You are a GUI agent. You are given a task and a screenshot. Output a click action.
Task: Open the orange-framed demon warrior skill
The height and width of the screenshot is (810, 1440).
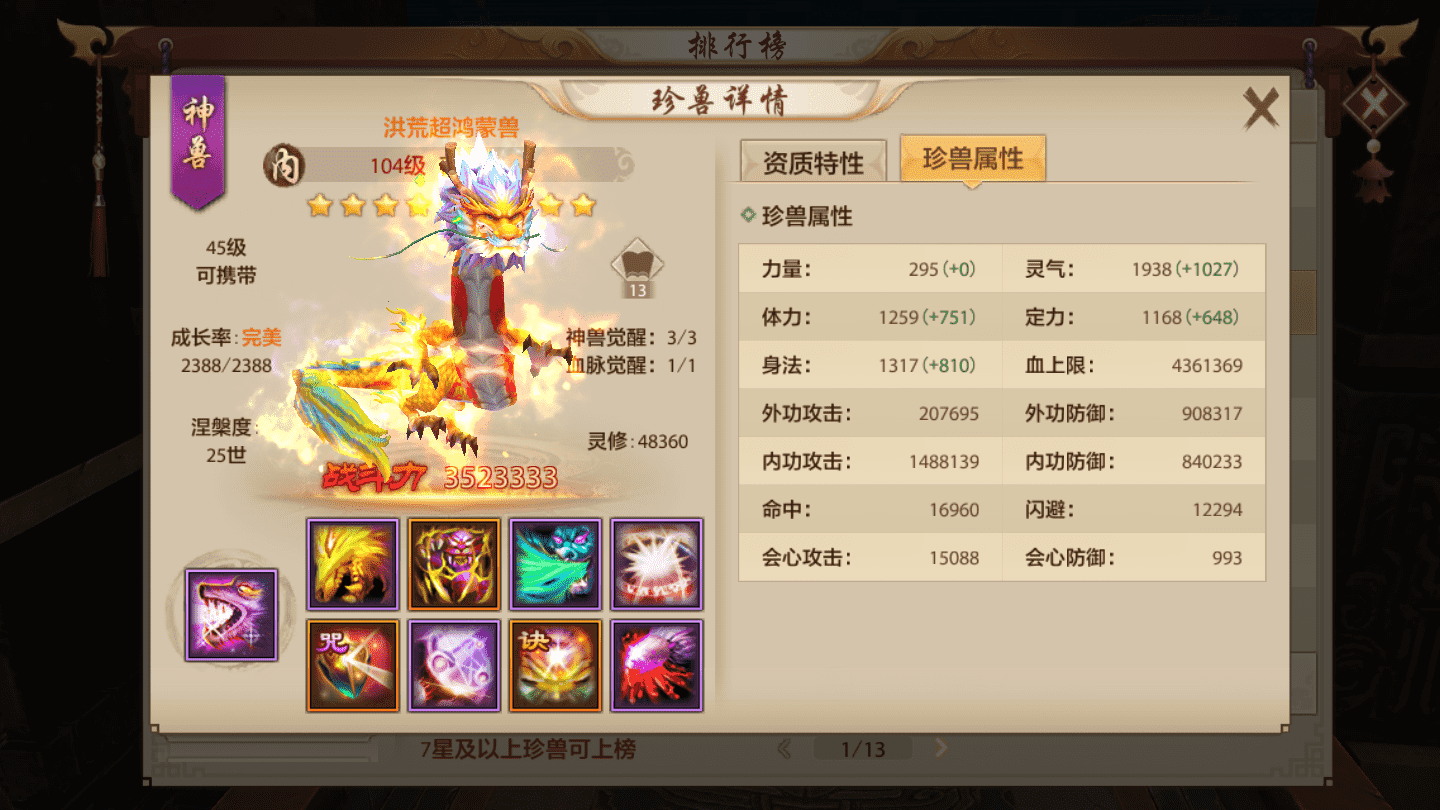[x=453, y=564]
